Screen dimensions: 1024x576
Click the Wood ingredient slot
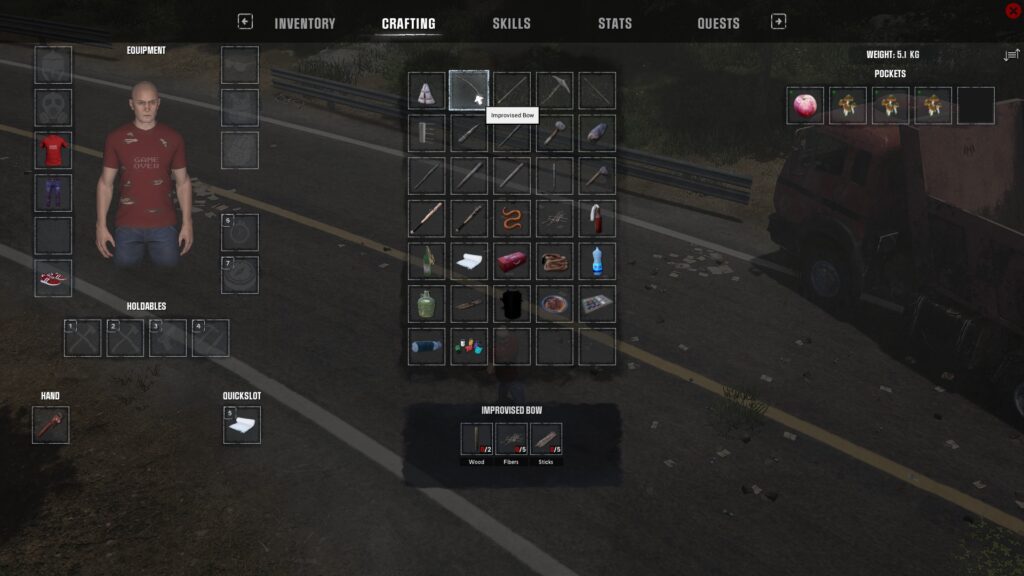click(477, 439)
